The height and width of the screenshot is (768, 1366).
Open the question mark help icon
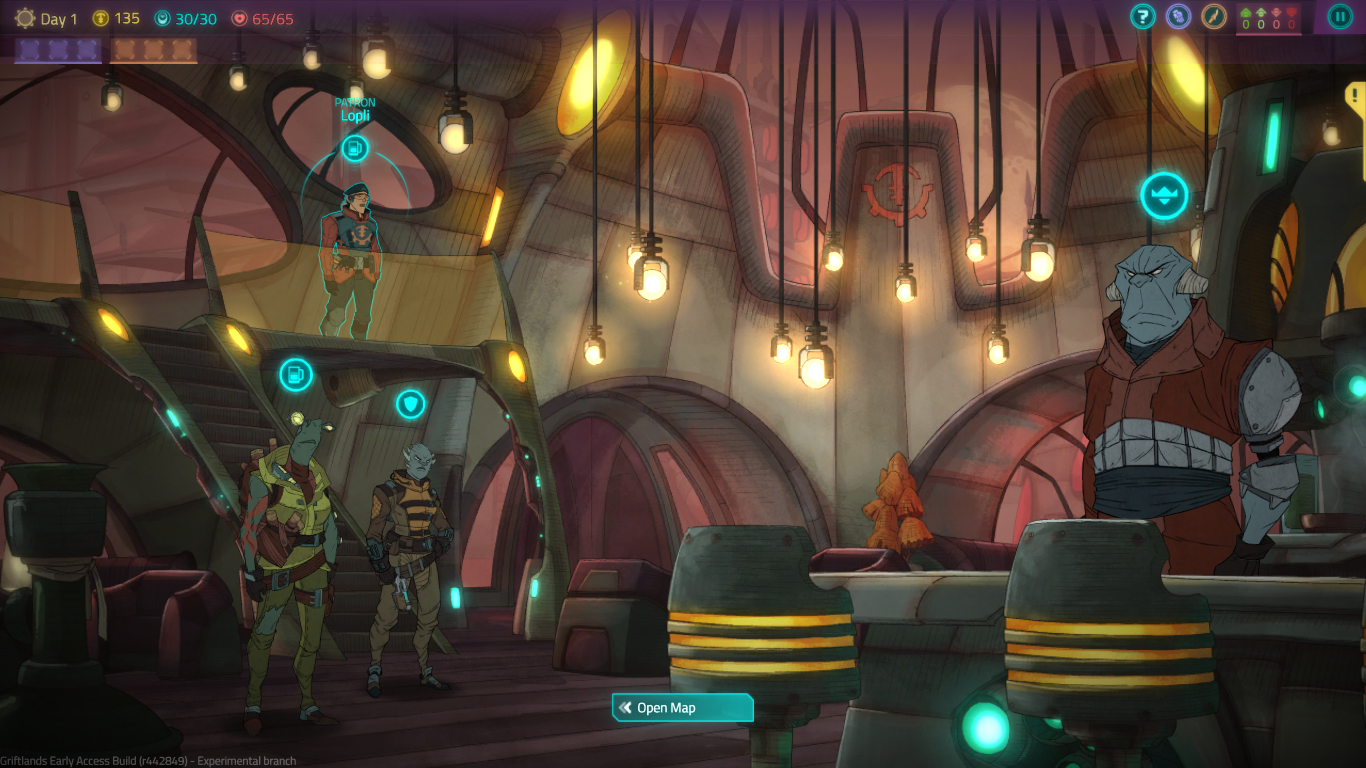(x=1143, y=16)
